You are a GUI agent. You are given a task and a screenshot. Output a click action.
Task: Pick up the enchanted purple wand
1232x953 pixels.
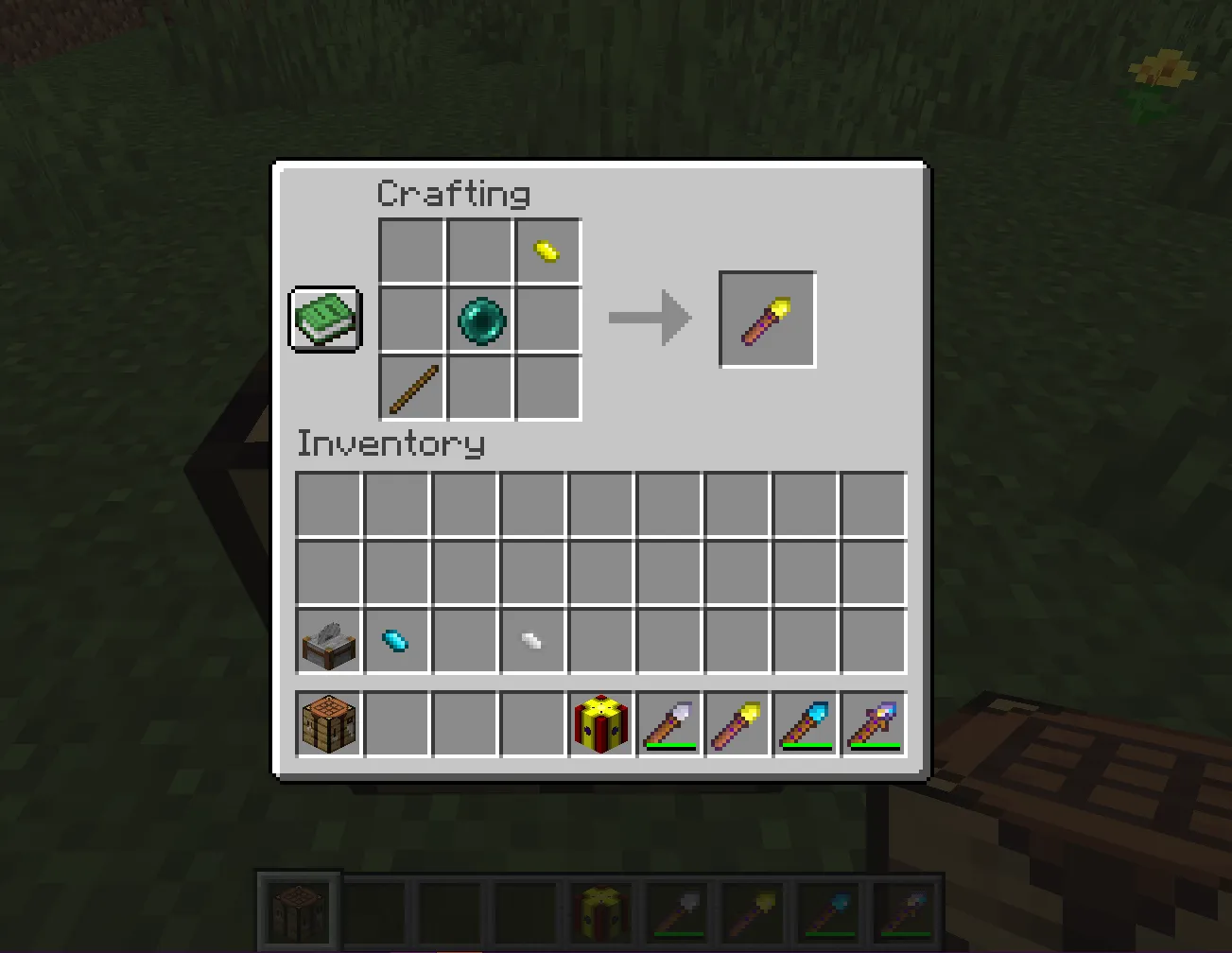[873, 724]
